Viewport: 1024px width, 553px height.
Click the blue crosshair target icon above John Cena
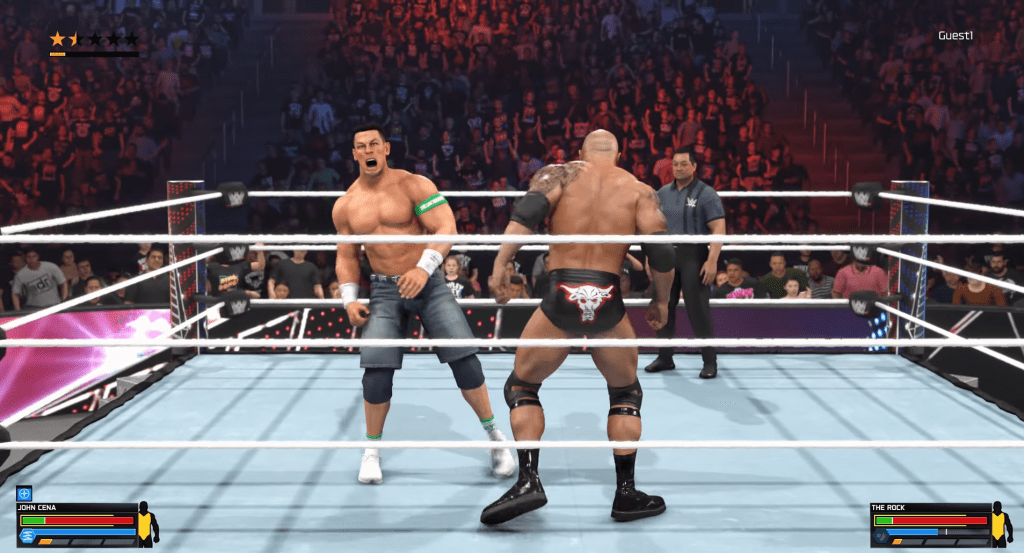[25, 493]
